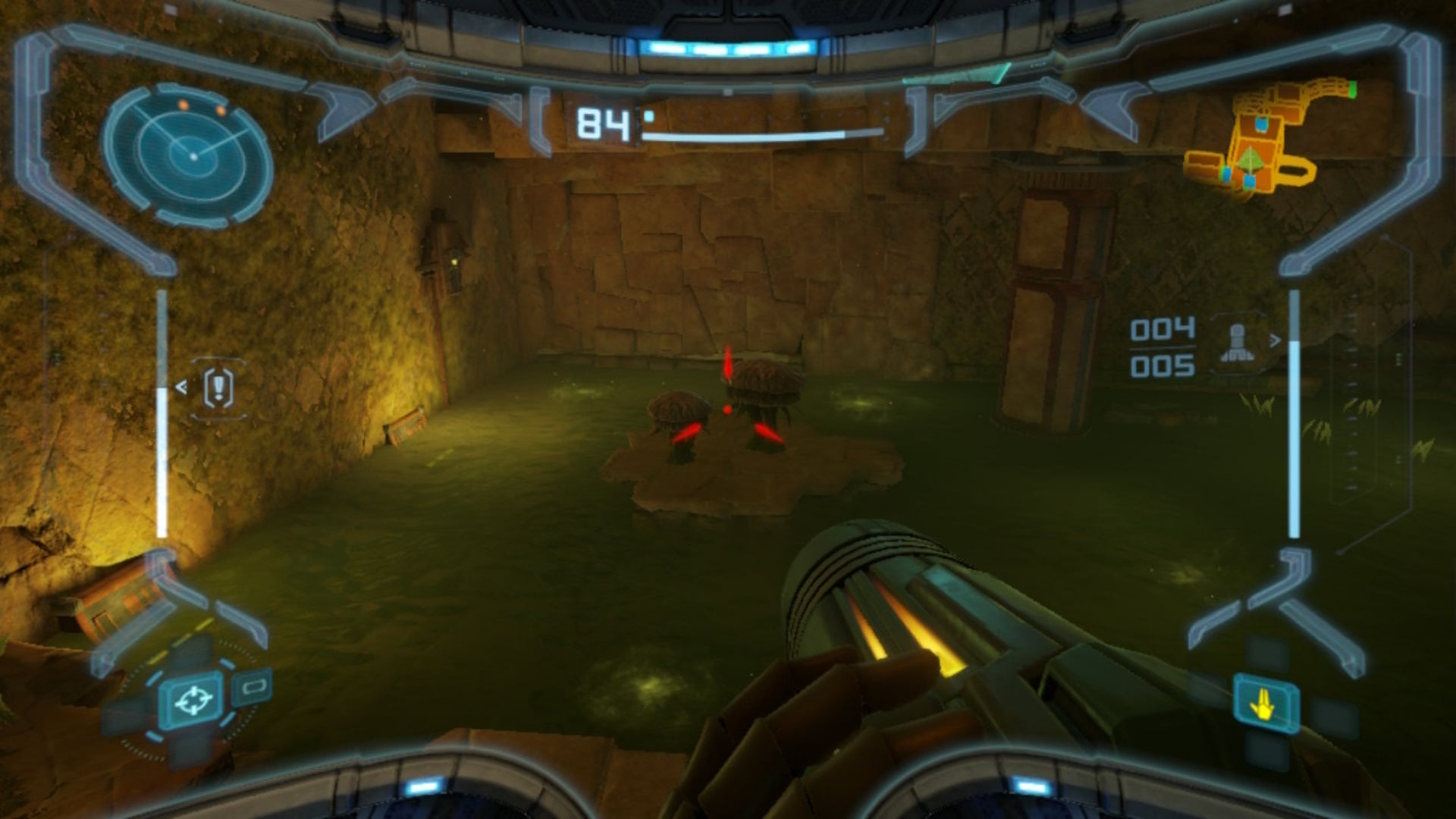Toggle the upper blue notch of the visor d-pad
This screenshot has height=819, width=1456.
click(227, 662)
